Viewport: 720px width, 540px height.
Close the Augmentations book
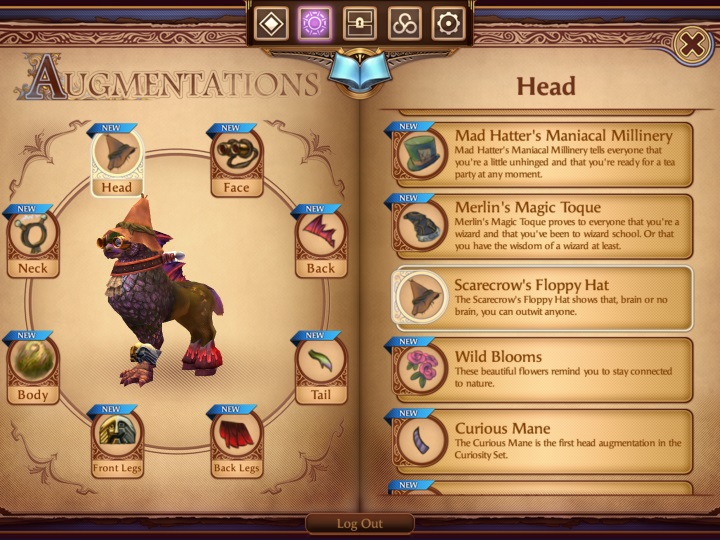[x=691, y=44]
